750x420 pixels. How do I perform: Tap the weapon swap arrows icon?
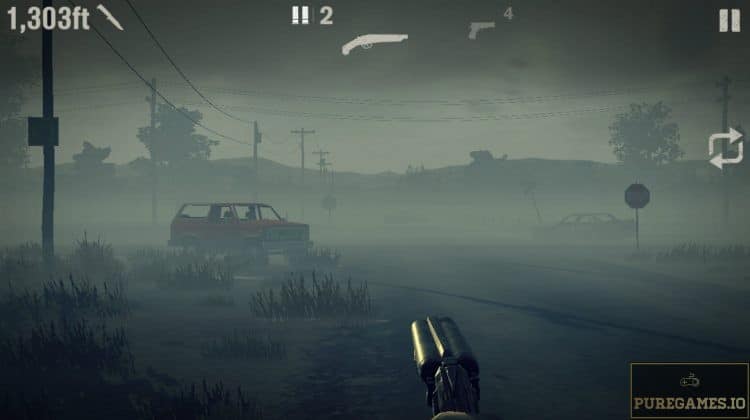click(x=725, y=149)
